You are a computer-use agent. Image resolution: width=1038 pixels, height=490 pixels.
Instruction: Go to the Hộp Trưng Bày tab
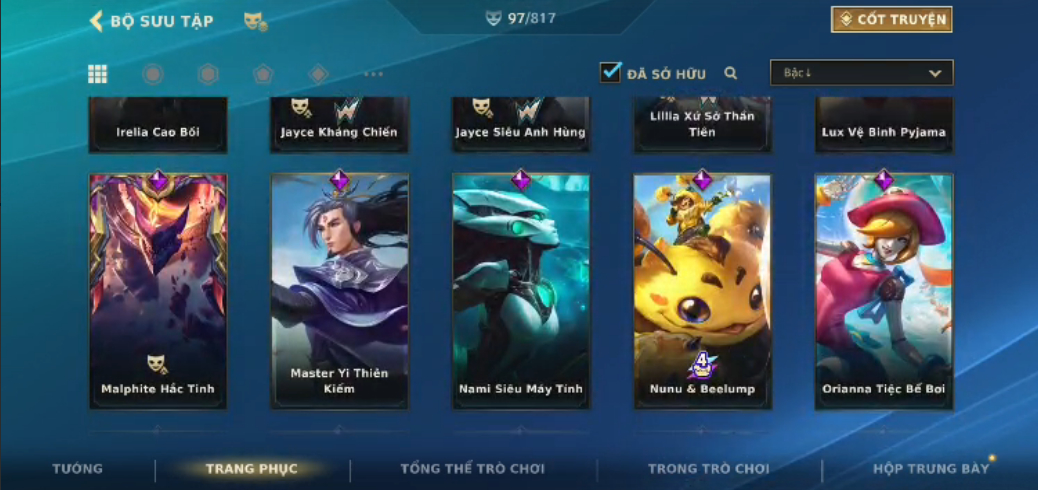(930, 469)
